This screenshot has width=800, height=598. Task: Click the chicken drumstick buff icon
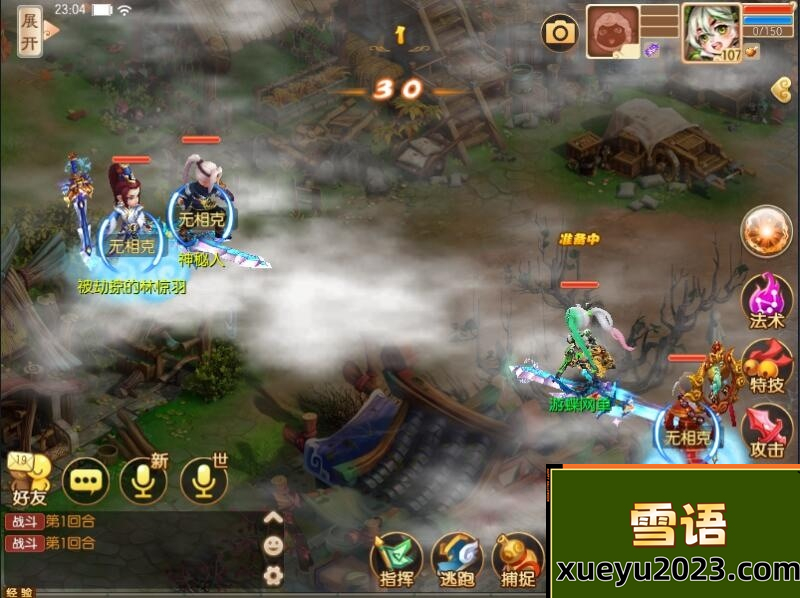coord(752,50)
